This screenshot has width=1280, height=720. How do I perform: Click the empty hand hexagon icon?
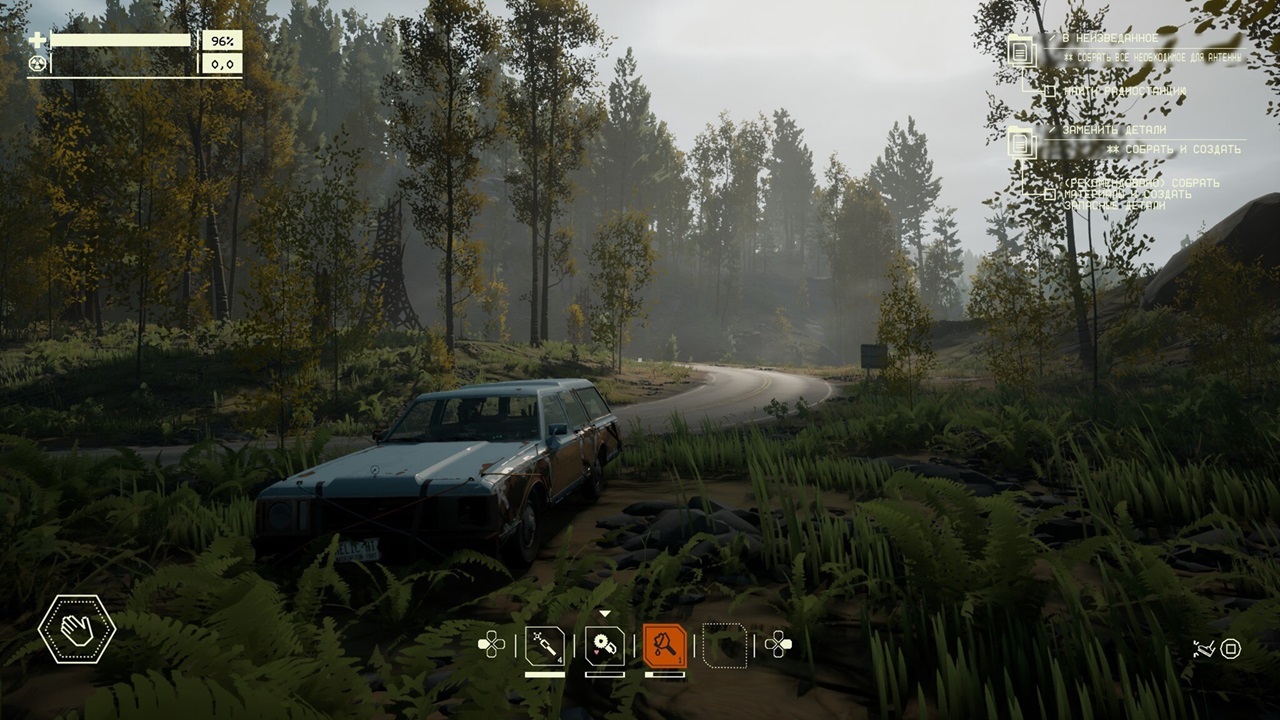tap(77, 629)
